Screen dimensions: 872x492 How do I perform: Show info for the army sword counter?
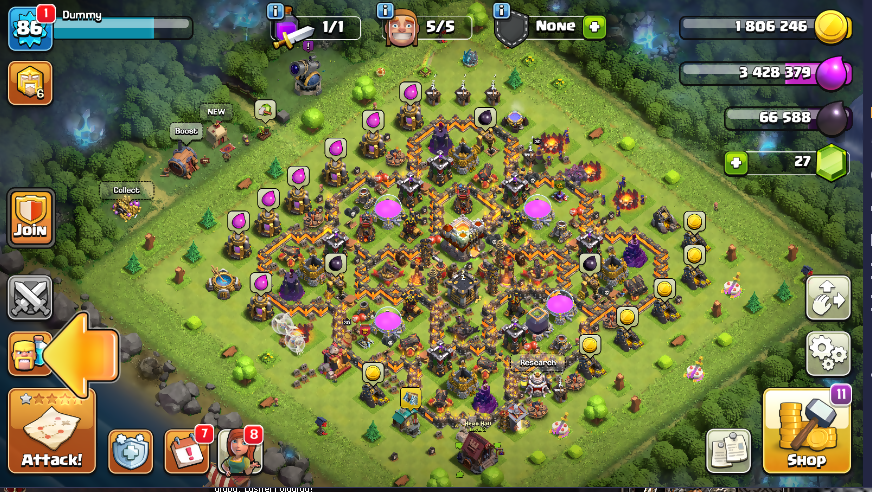click(x=274, y=11)
